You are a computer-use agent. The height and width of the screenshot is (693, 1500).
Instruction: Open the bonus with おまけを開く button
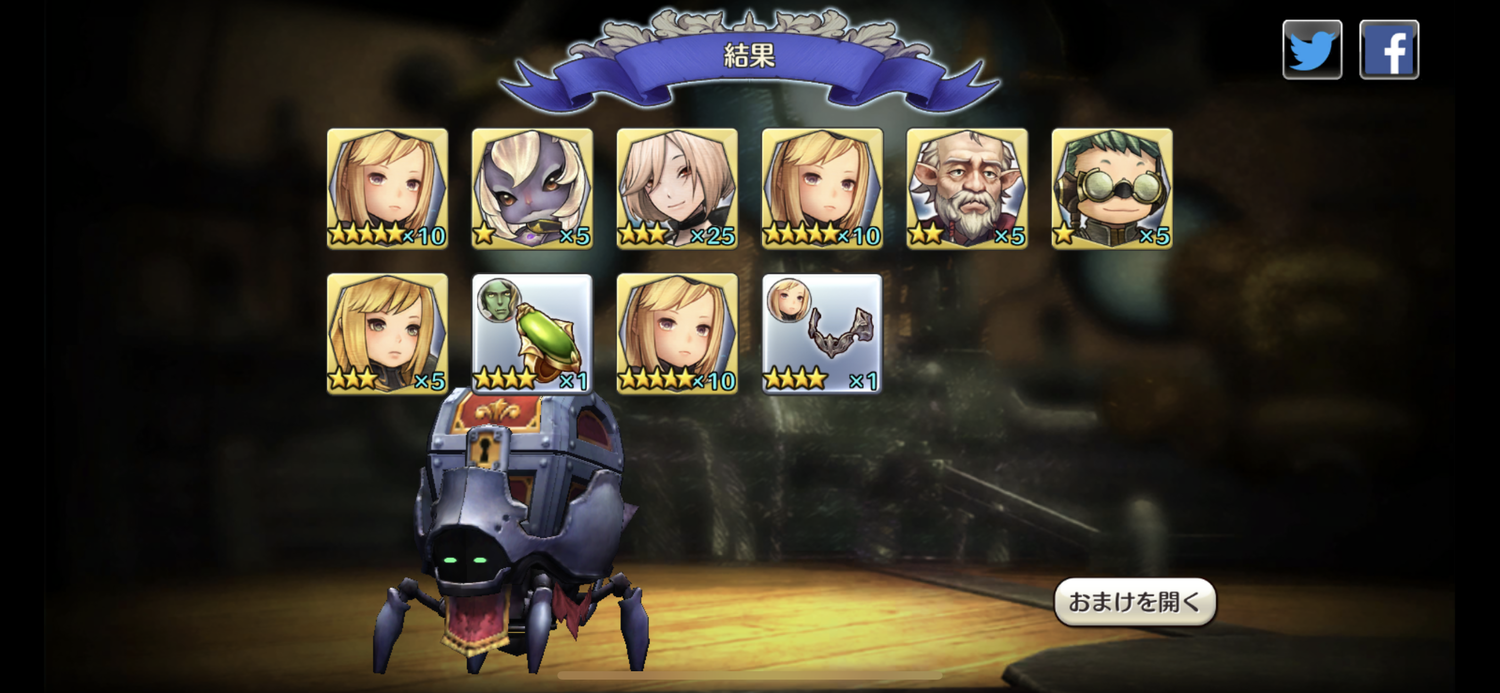tap(1135, 602)
